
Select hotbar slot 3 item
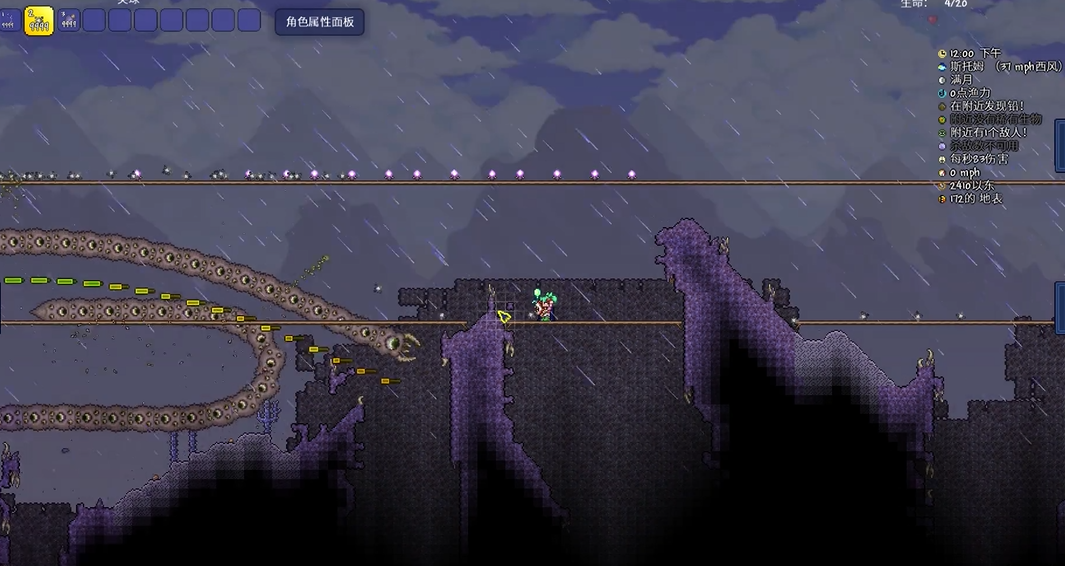point(68,20)
